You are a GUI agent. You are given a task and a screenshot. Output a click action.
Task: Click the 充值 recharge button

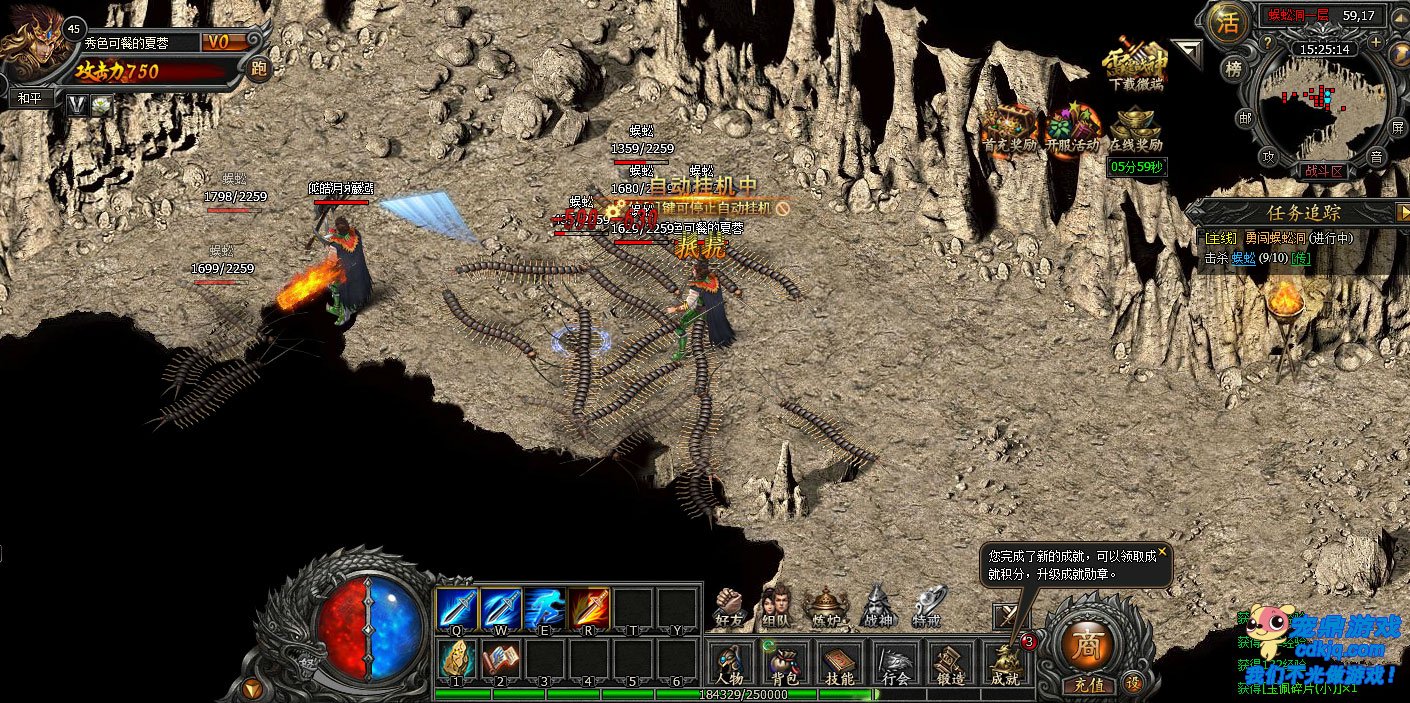pyautogui.click(x=1088, y=685)
